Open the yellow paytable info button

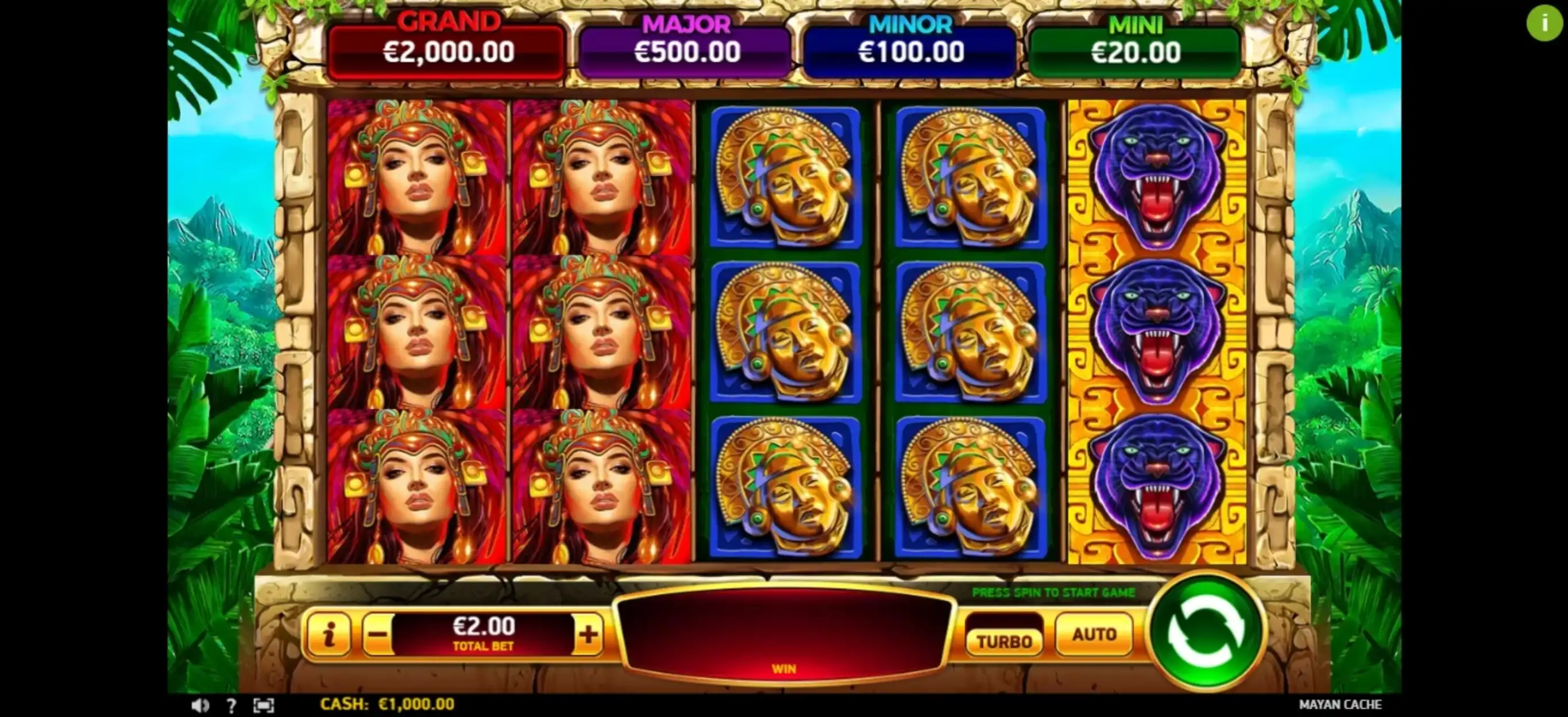[x=329, y=635]
